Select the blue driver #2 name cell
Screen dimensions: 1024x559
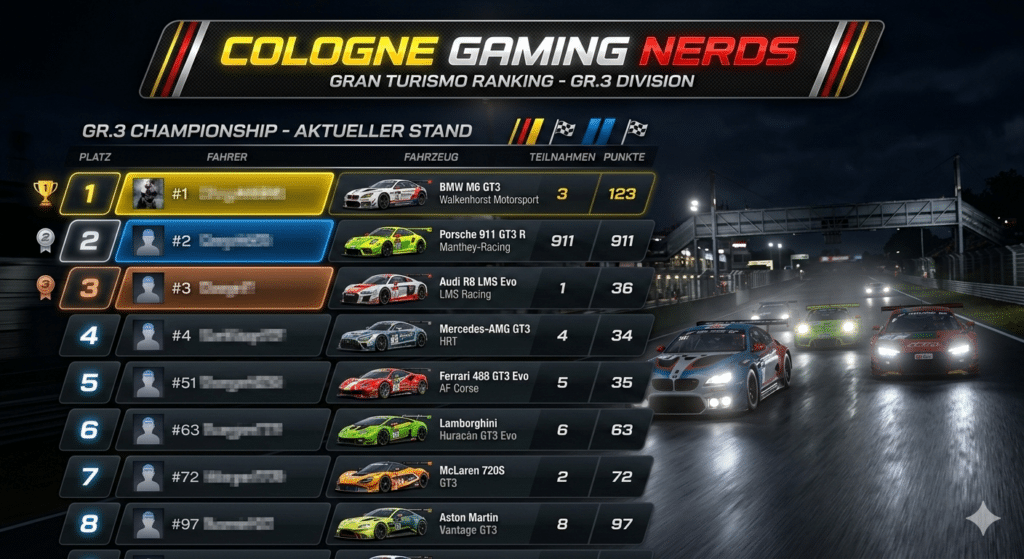[x=225, y=241]
